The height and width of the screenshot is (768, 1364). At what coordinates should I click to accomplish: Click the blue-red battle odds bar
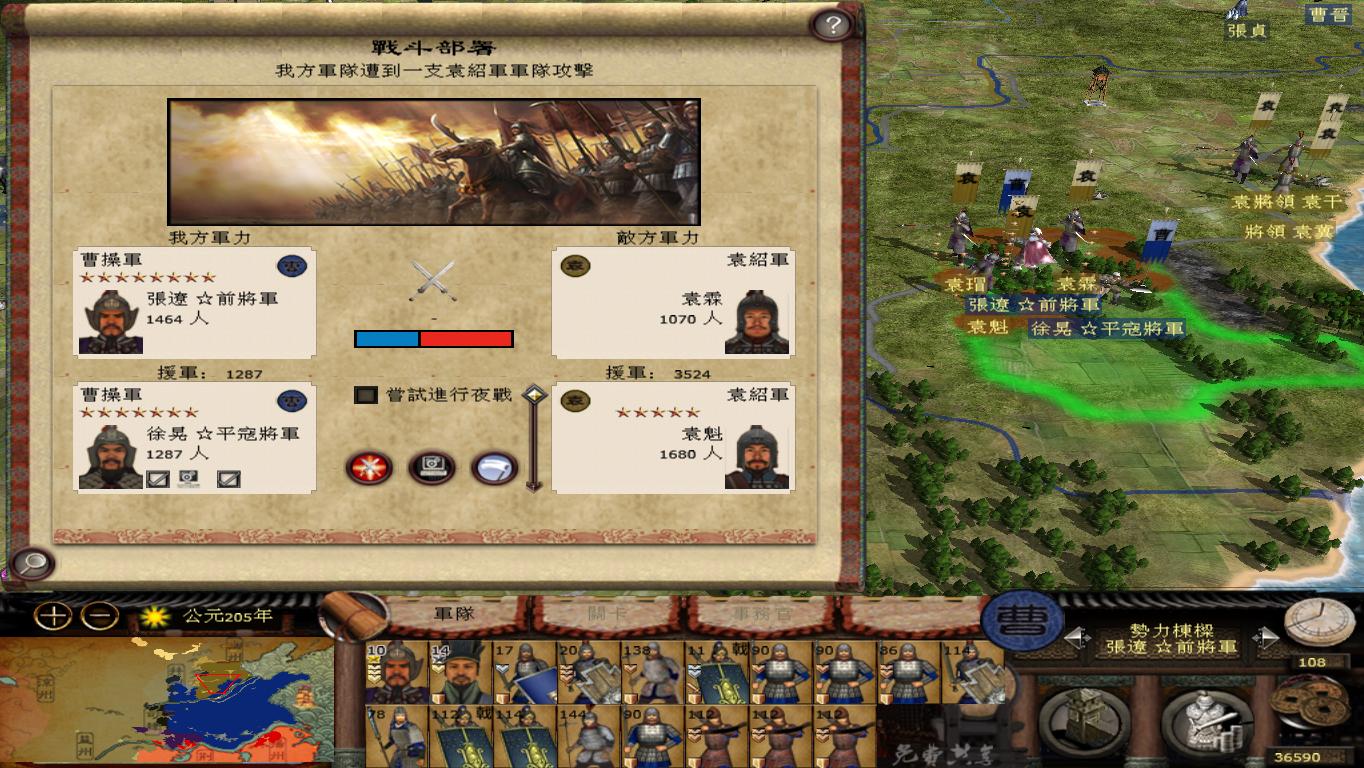point(432,339)
